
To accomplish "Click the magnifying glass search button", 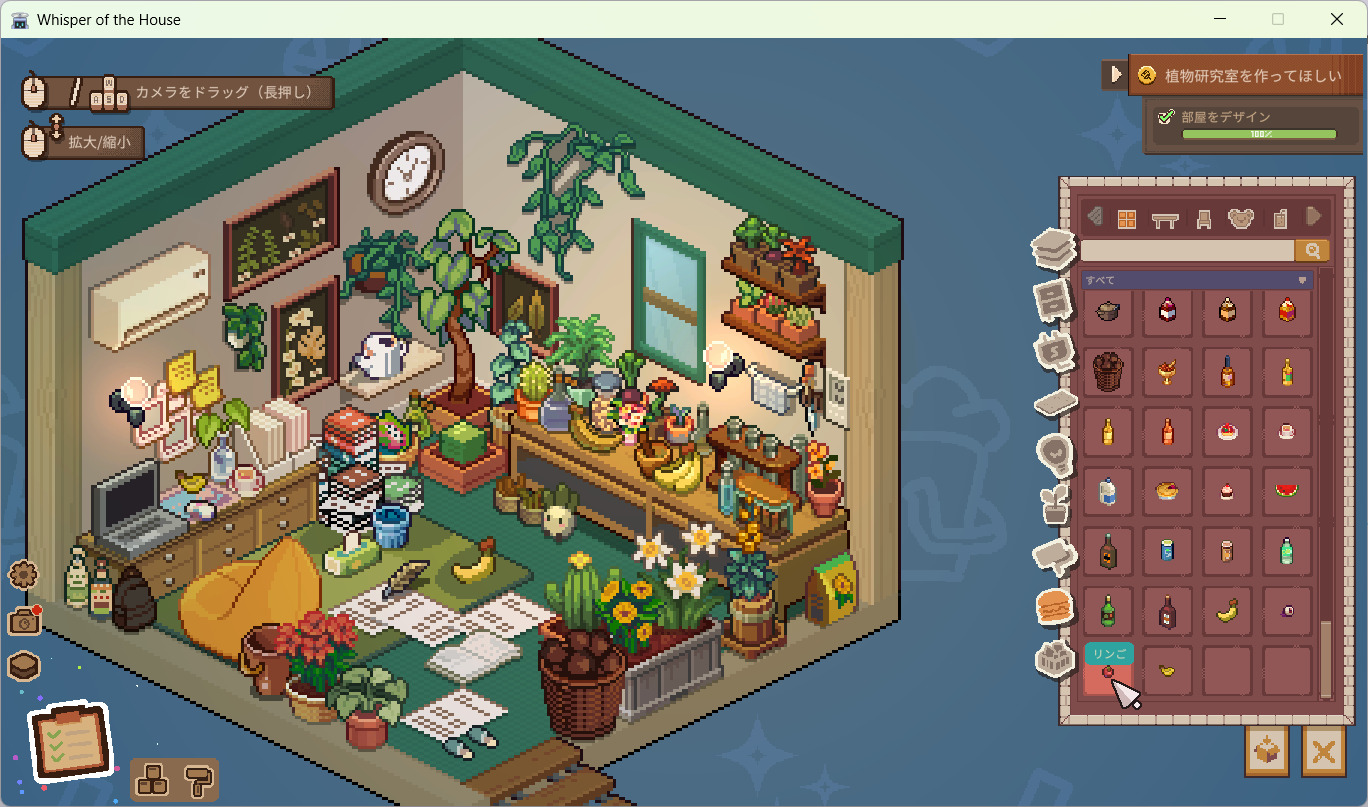I will point(1312,250).
